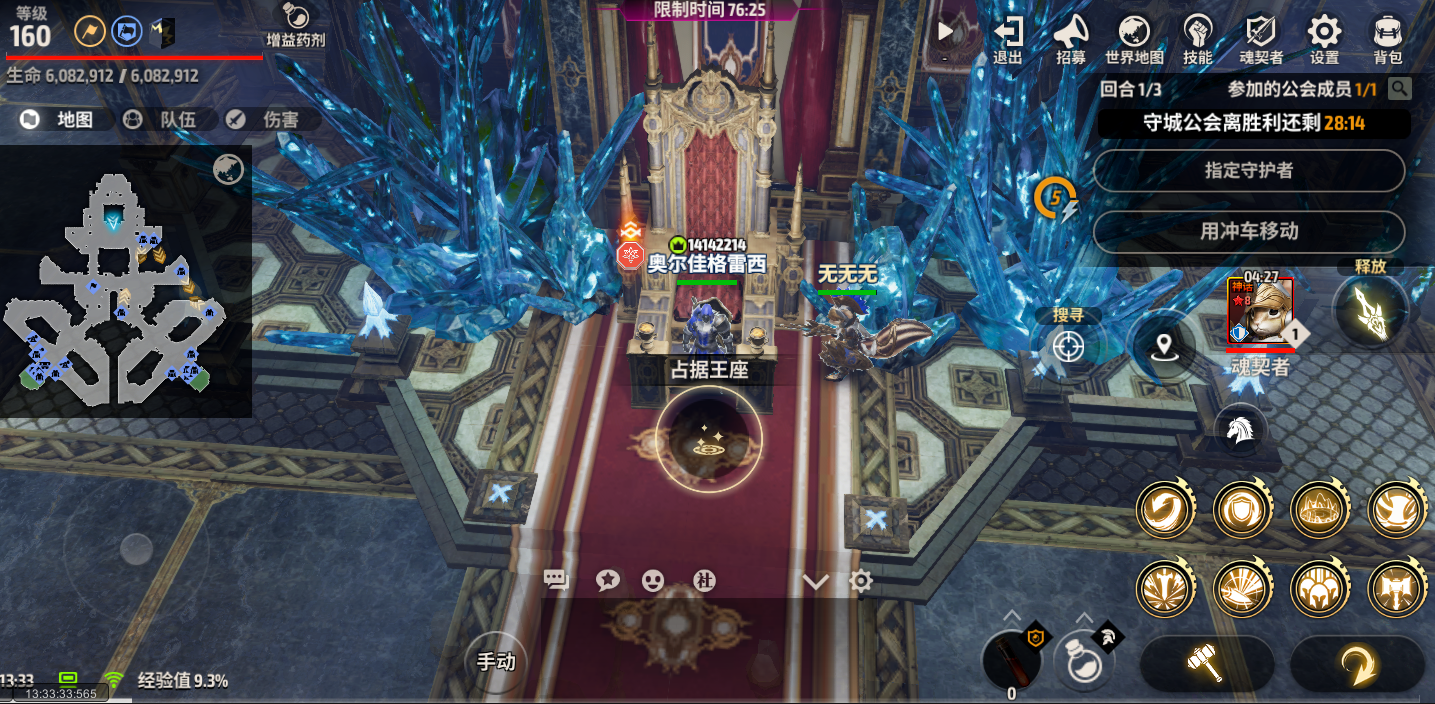Image resolution: width=1435 pixels, height=704 pixels.
Task: Toggle the 手动 manual combat button
Action: (x=495, y=661)
